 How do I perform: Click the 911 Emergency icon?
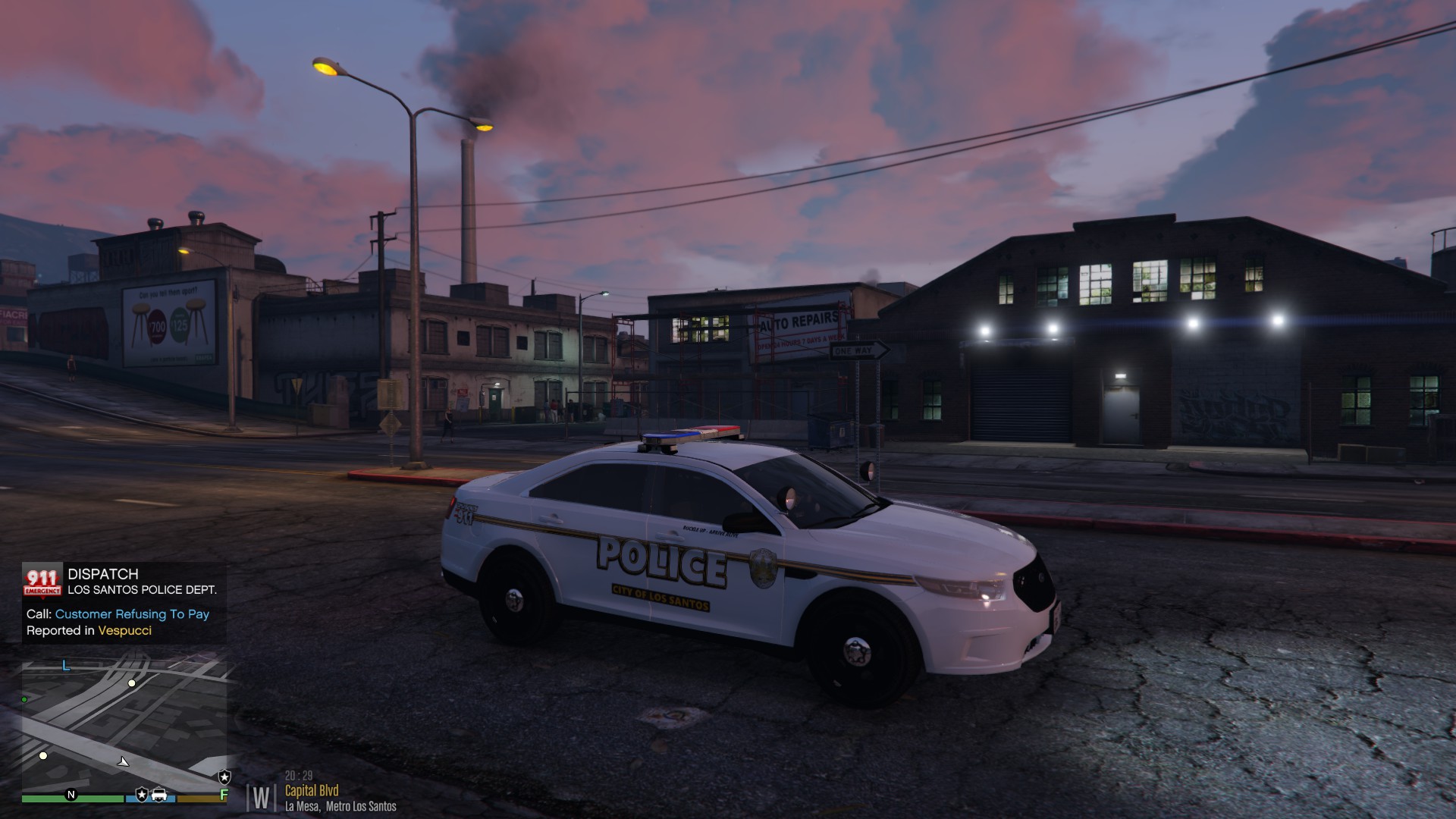pos(42,581)
